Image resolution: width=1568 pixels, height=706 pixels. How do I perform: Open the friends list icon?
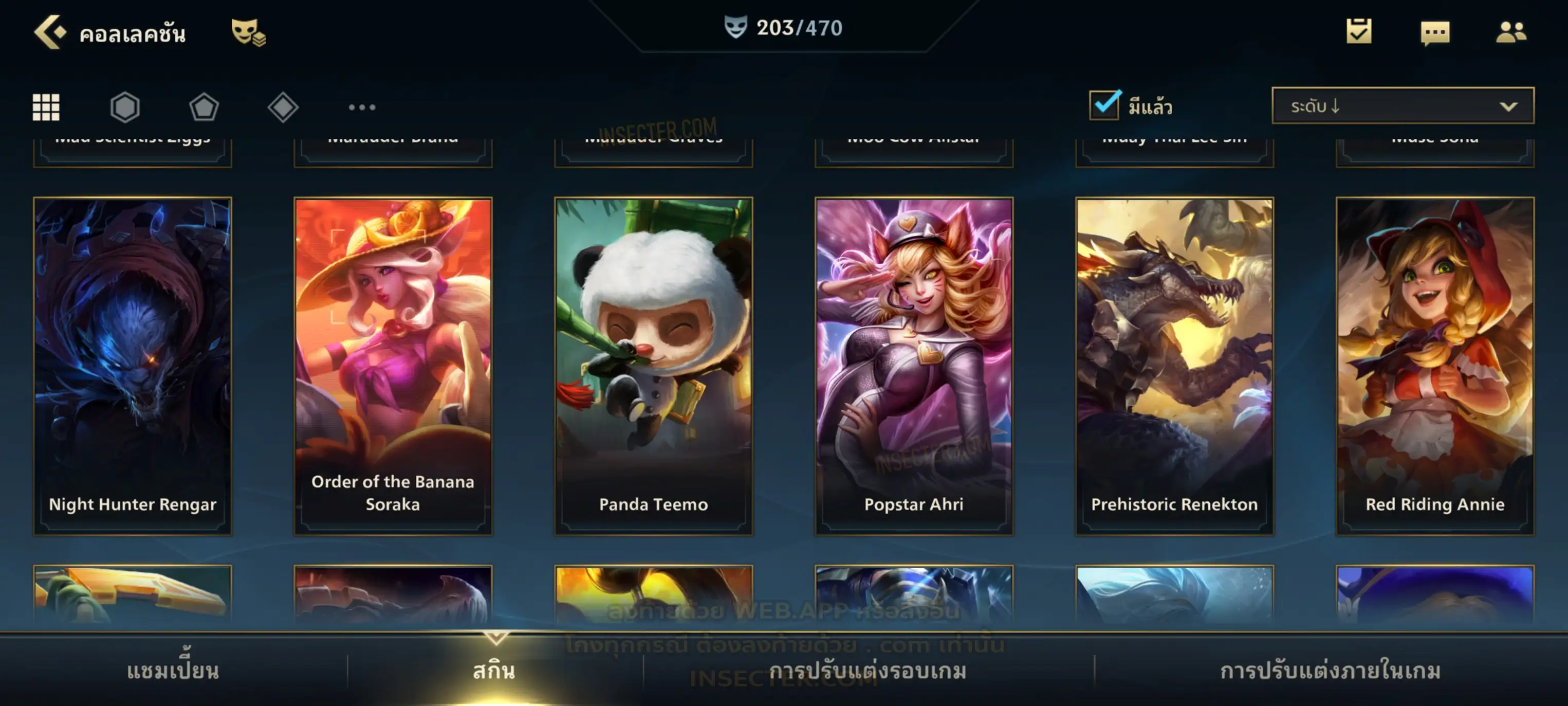click(1511, 32)
